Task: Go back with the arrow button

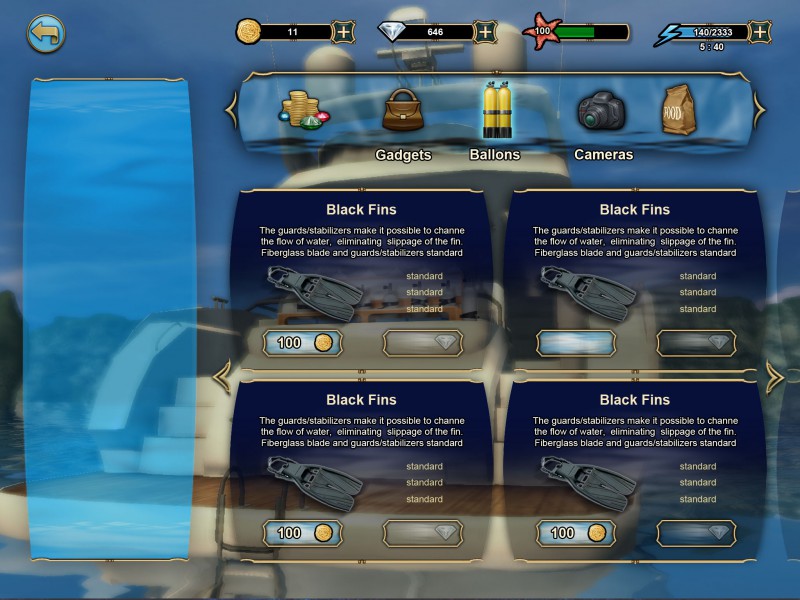Action: [x=45, y=33]
